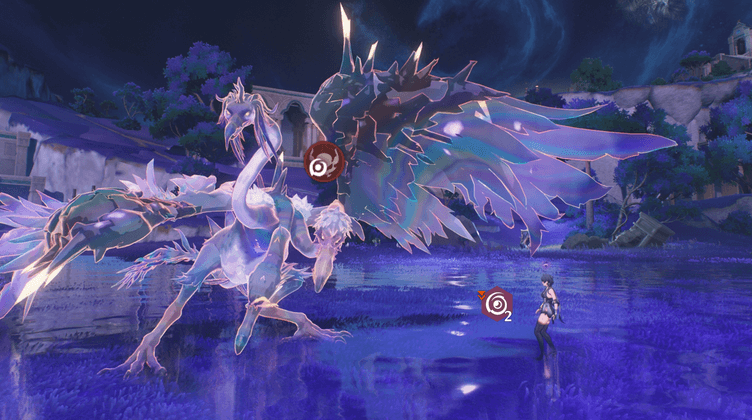Image resolution: width=752 pixels, height=420 pixels.
Task: Click the hexagonal spiral marker numbered 2
Action: 496,303
